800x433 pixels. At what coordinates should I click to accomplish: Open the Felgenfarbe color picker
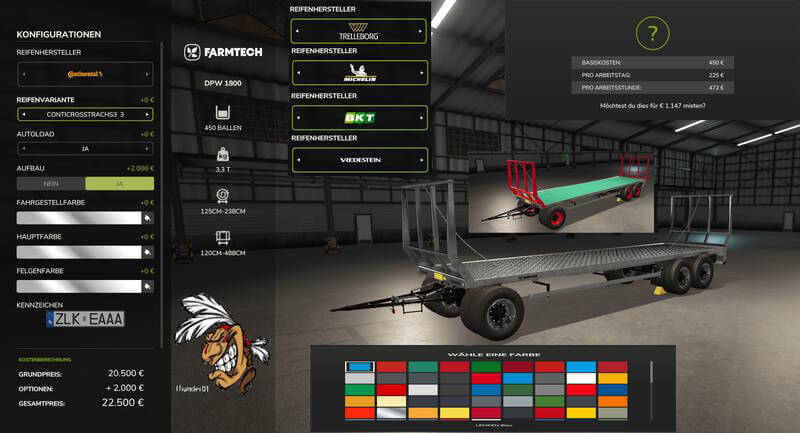pyautogui.click(x=146, y=285)
